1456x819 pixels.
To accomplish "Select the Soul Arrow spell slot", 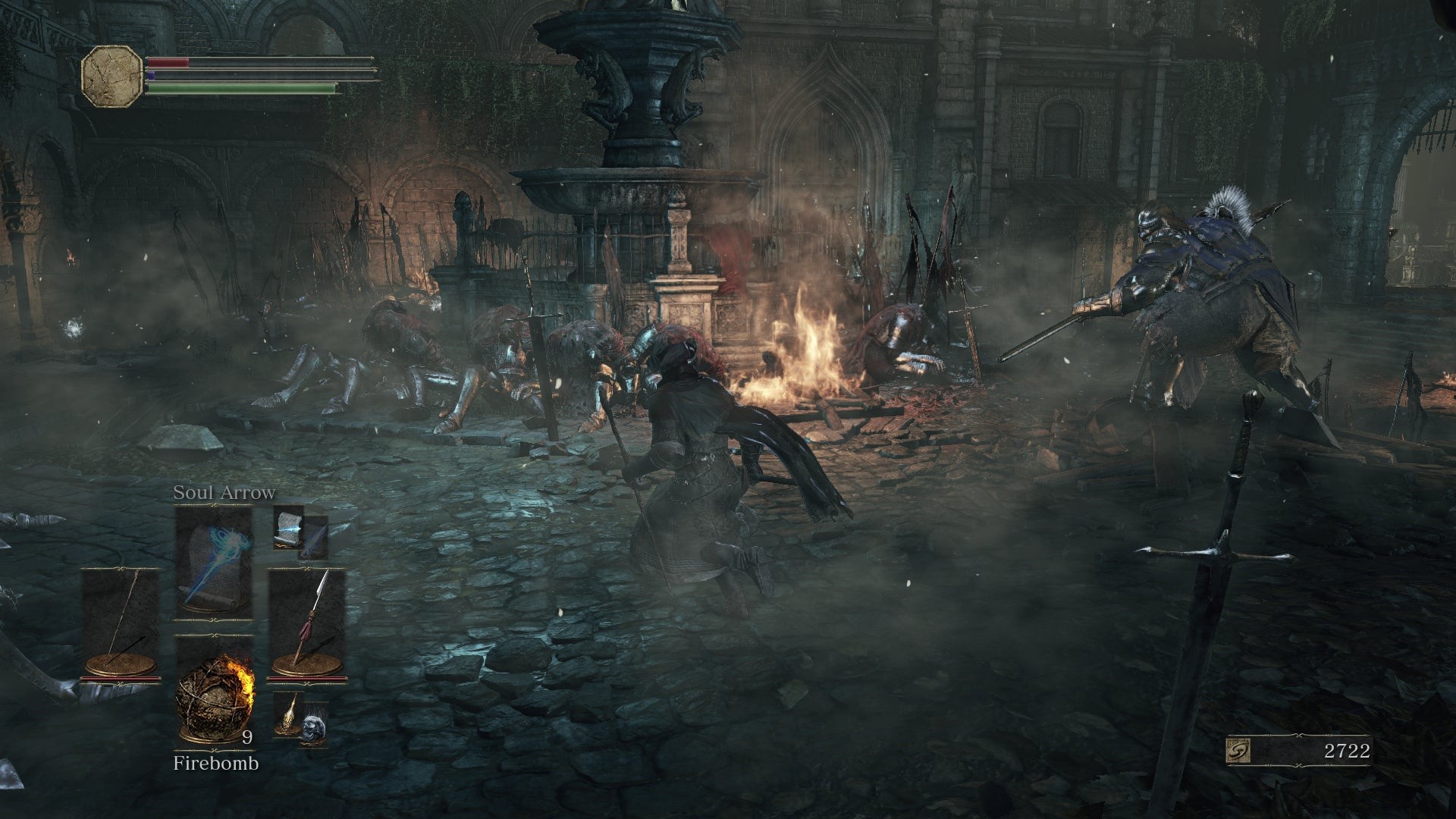I will [214, 563].
